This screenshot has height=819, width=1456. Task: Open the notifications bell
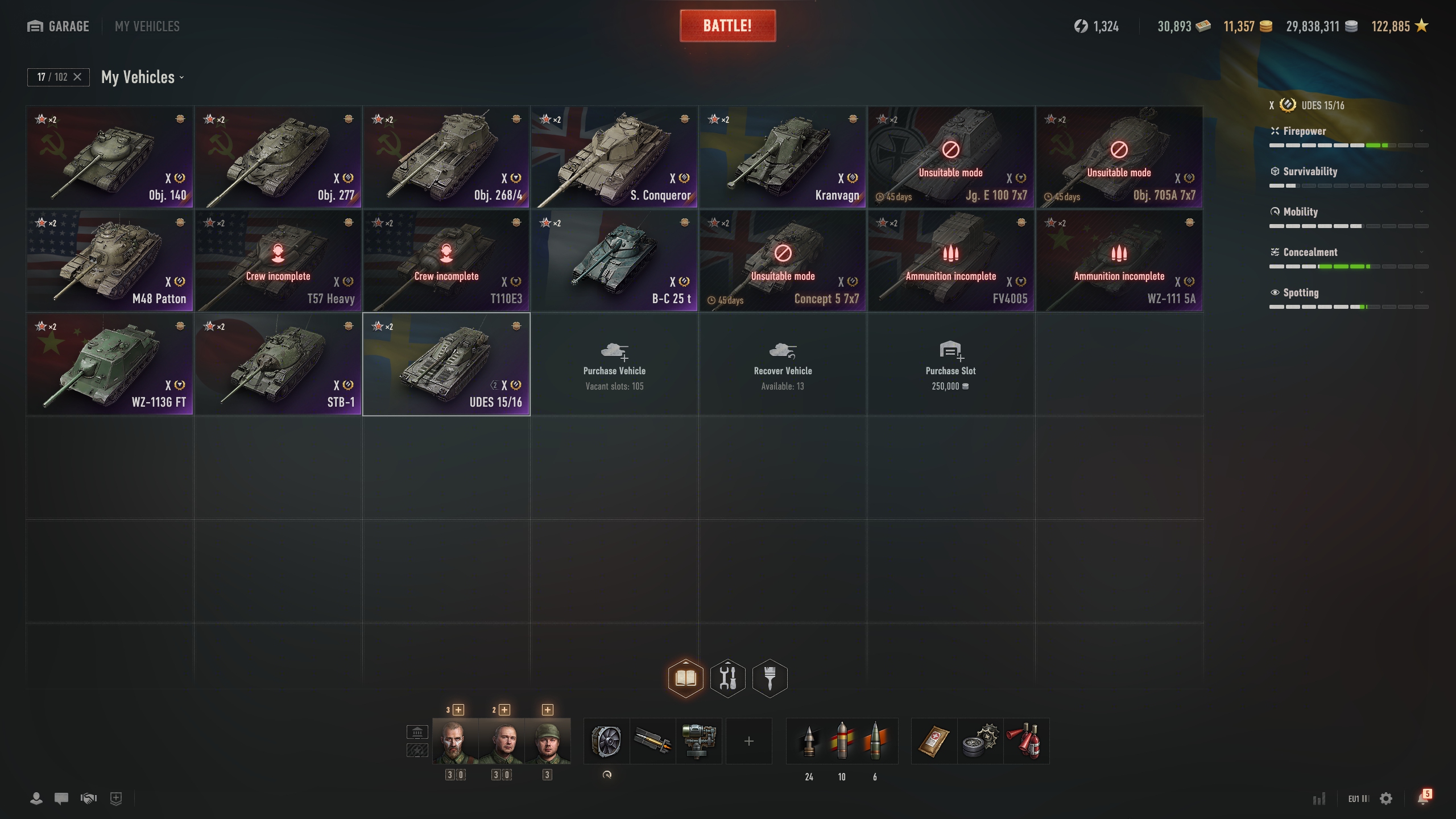(1423, 798)
